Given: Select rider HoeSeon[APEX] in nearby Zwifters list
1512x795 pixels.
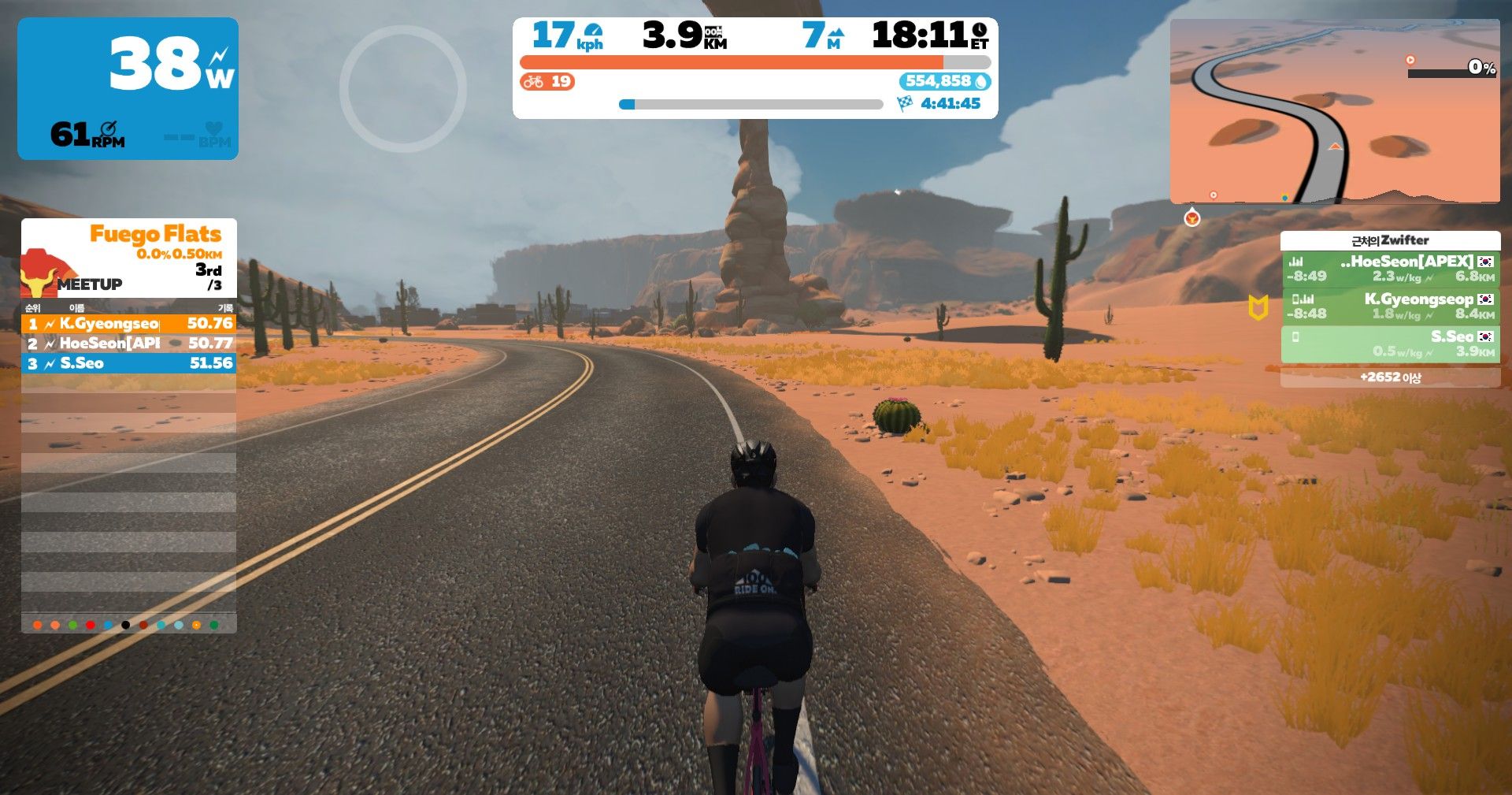Looking at the screenshot, I should [x=1390, y=269].
